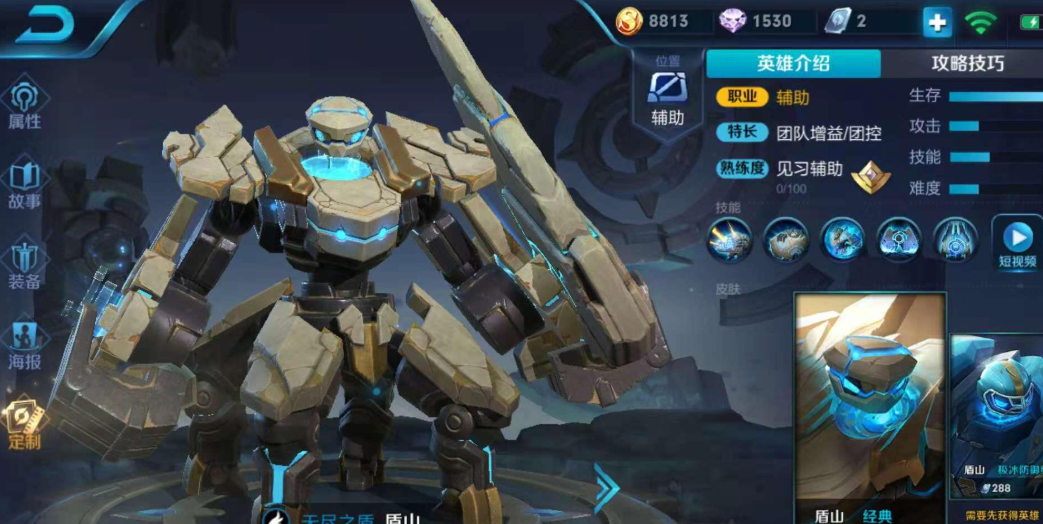The height and width of the screenshot is (524, 1043).
Task: Click the gold mastery badge icon
Action: click(868, 177)
